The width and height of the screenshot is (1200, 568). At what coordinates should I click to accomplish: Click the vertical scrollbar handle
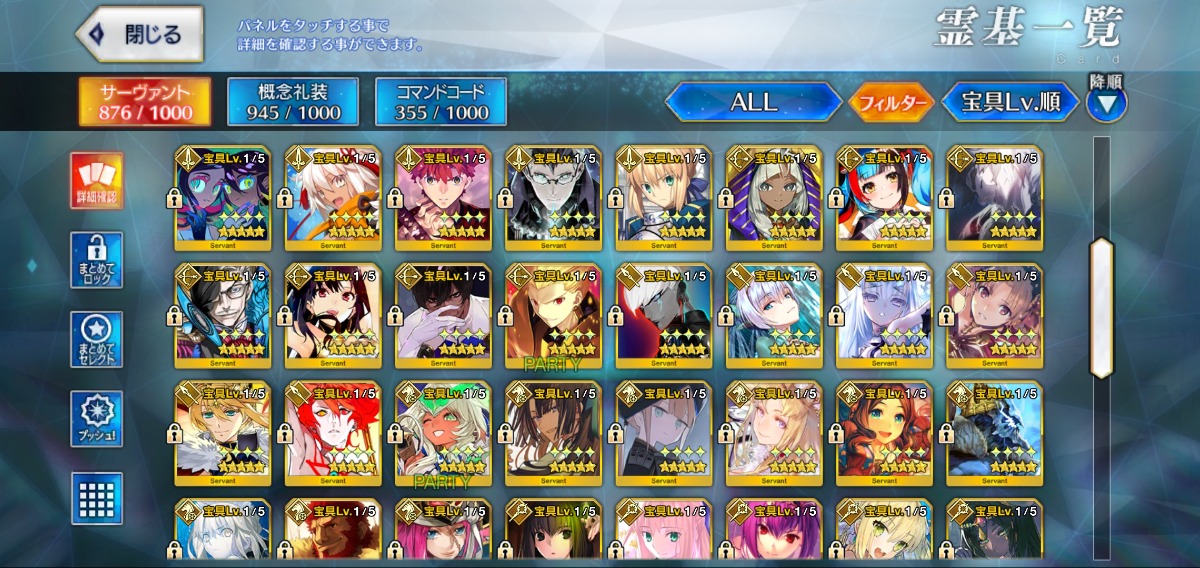coord(1101,307)
